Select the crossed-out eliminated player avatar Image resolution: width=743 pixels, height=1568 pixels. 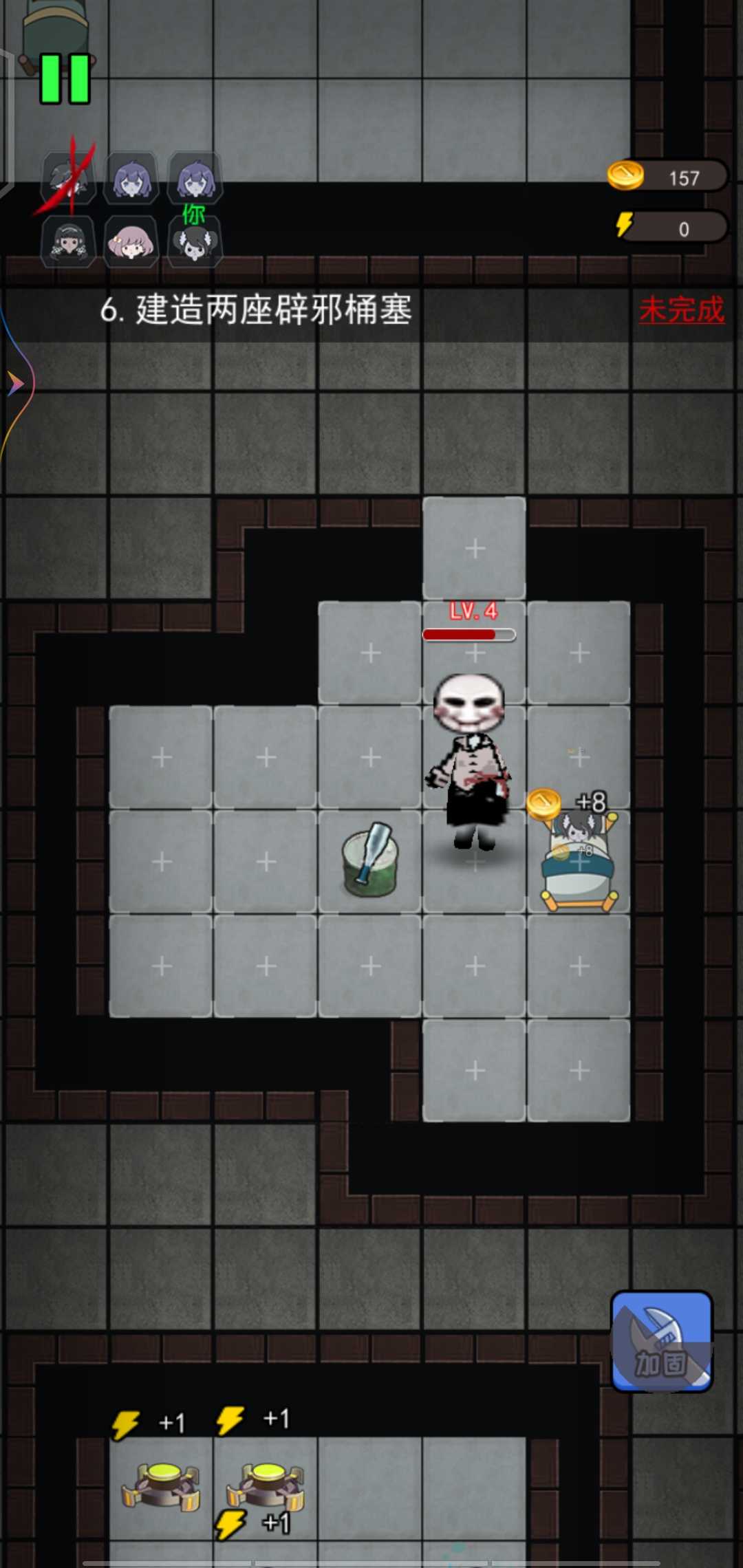tap(68, 179)
